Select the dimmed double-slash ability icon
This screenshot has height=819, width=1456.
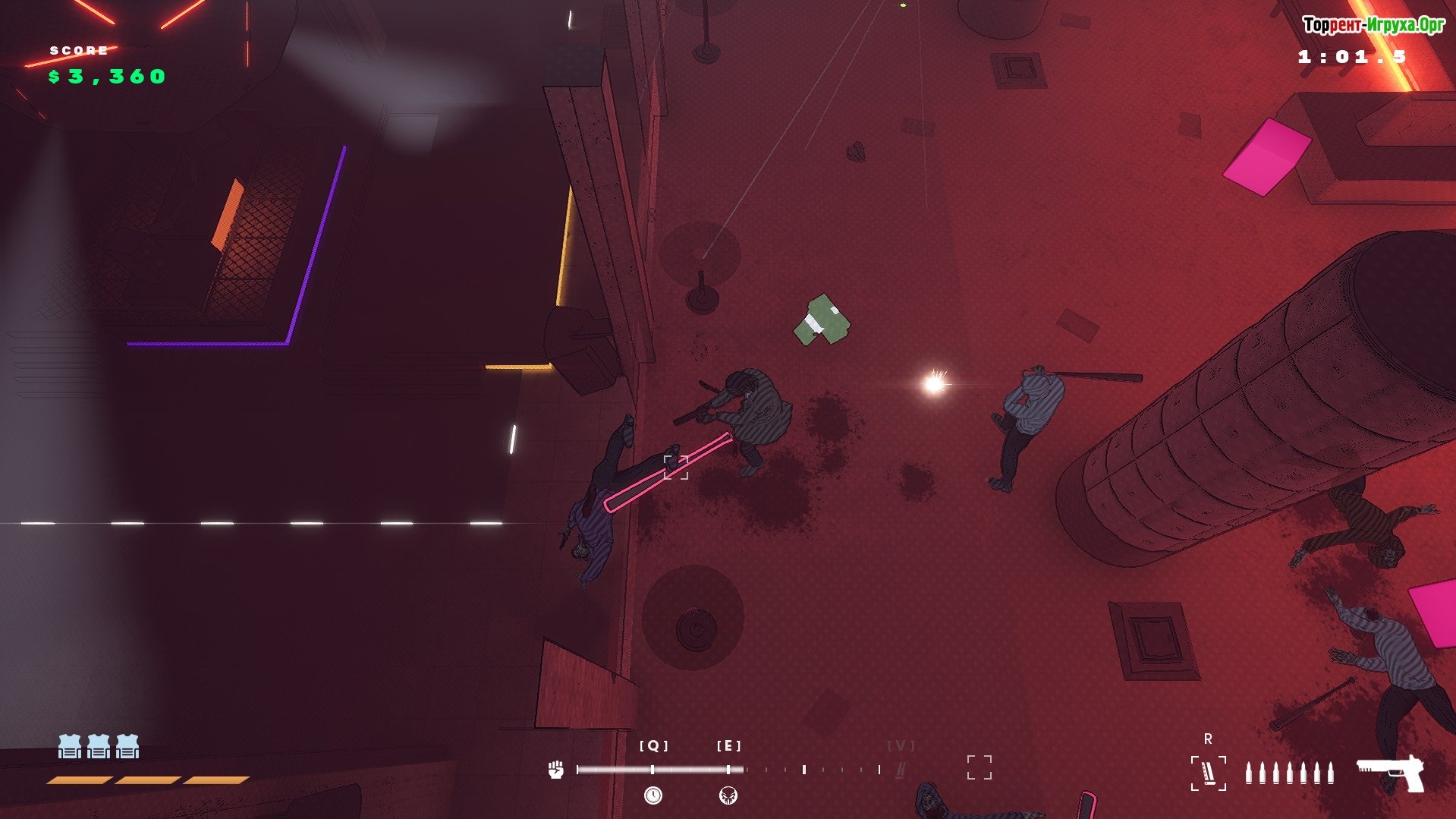(x=901, y=770)
